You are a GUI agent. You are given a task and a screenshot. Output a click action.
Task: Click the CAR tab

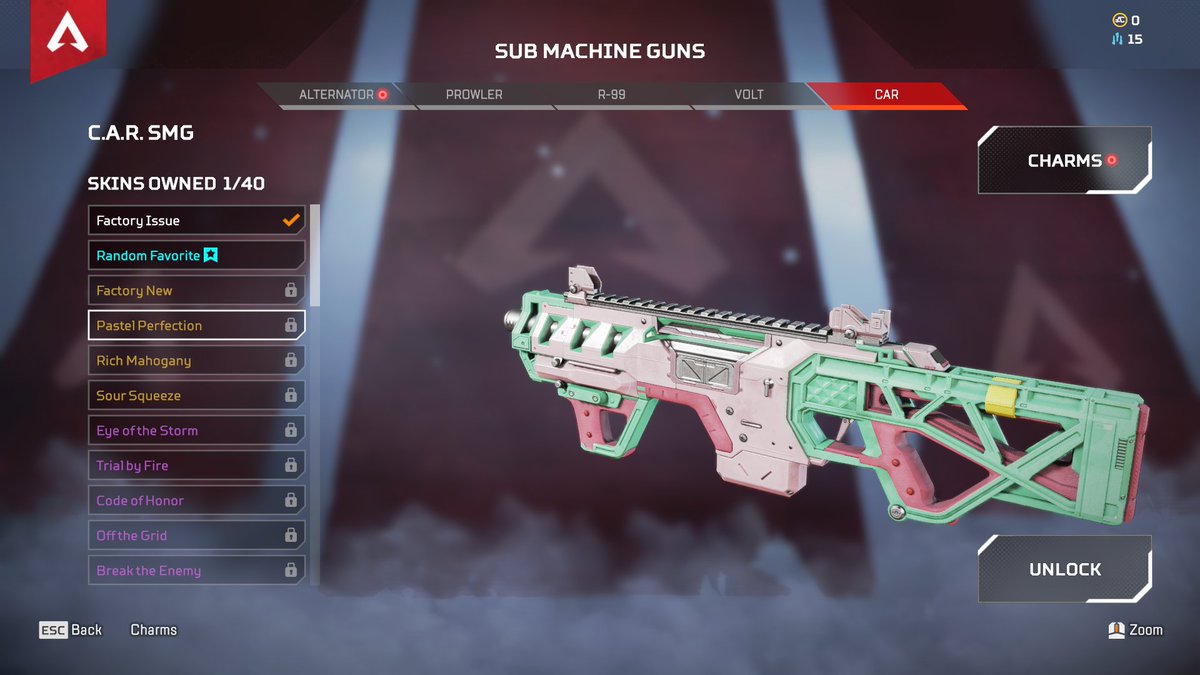(x=886, y=95)
